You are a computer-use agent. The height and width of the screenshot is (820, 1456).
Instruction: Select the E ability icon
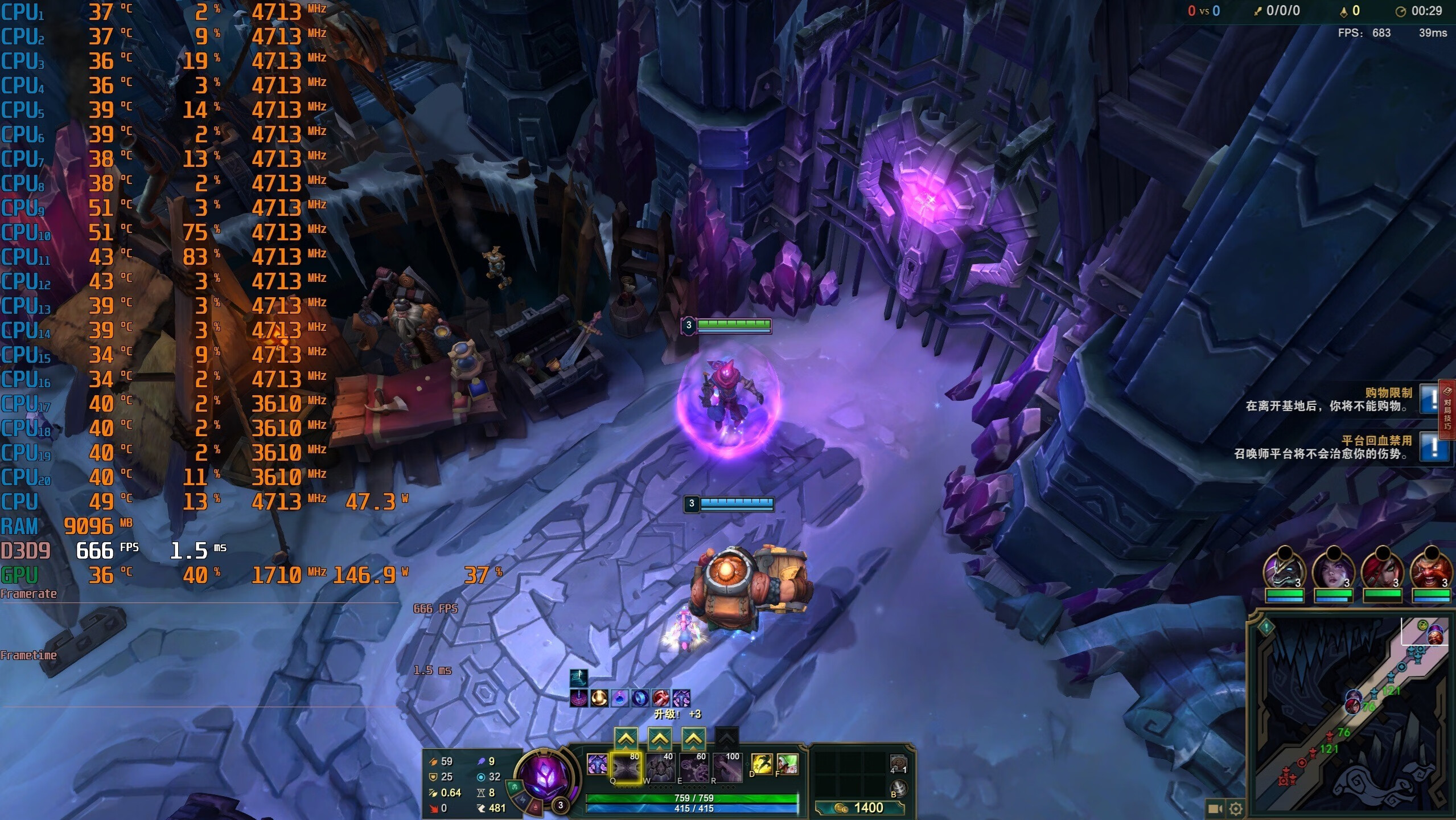click(693, 767)
